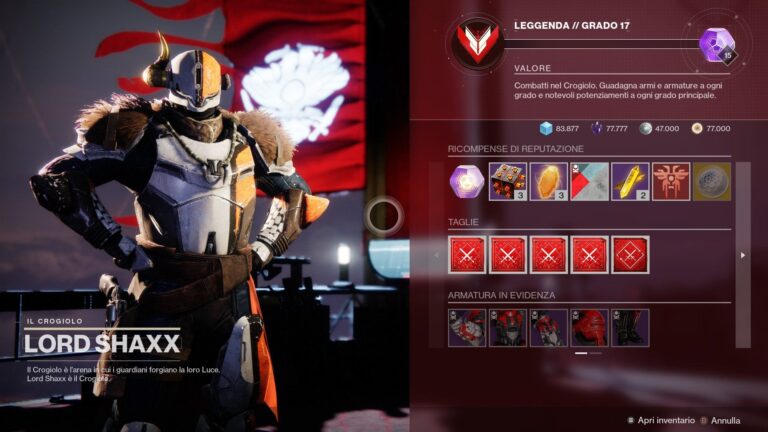Select the red cube reward with count 3
Image resolution: width=768 pixels, height=432 pixels.
[x=508, y=181]
